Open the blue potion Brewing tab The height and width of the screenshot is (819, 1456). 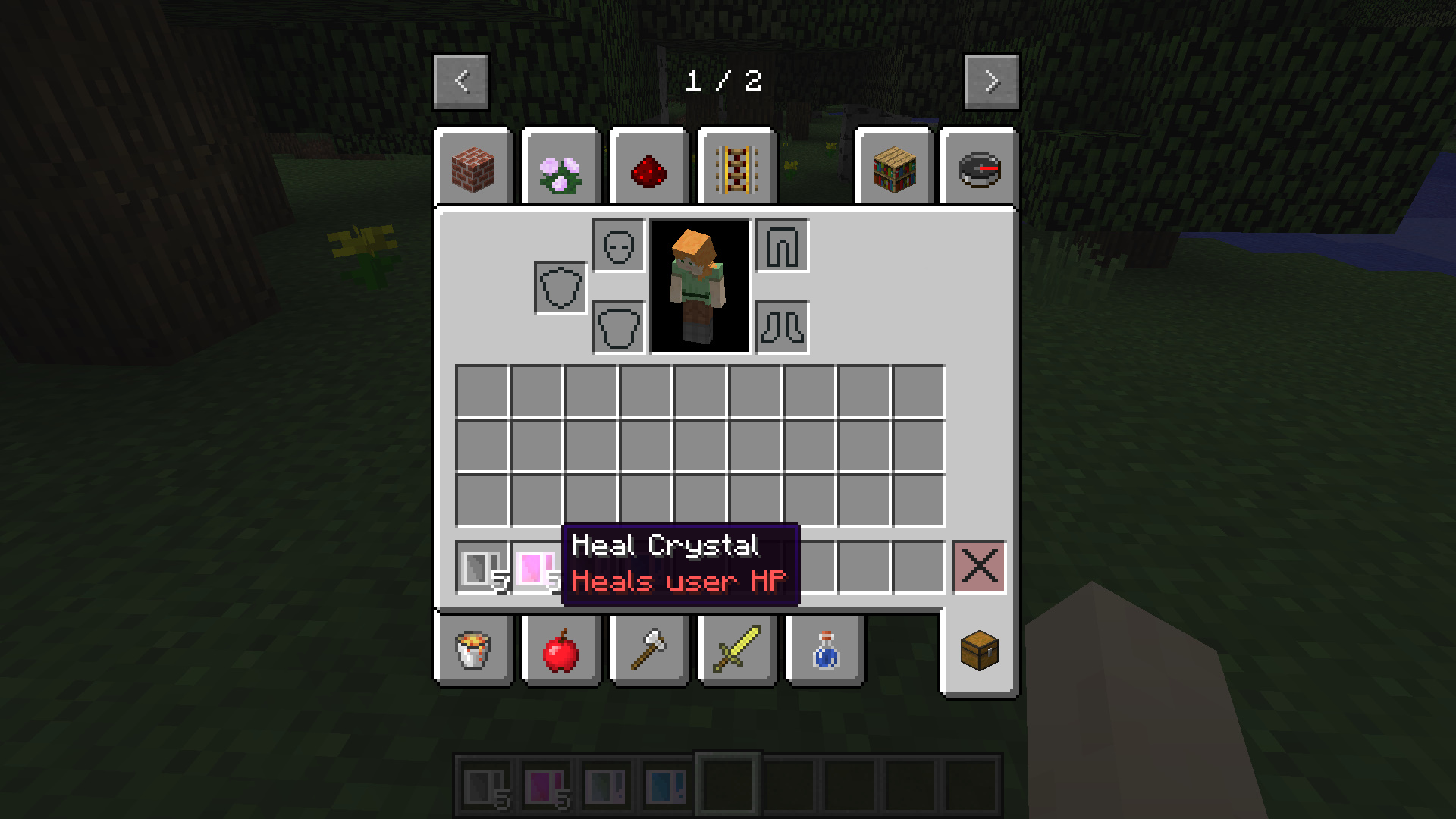point(825,650)
